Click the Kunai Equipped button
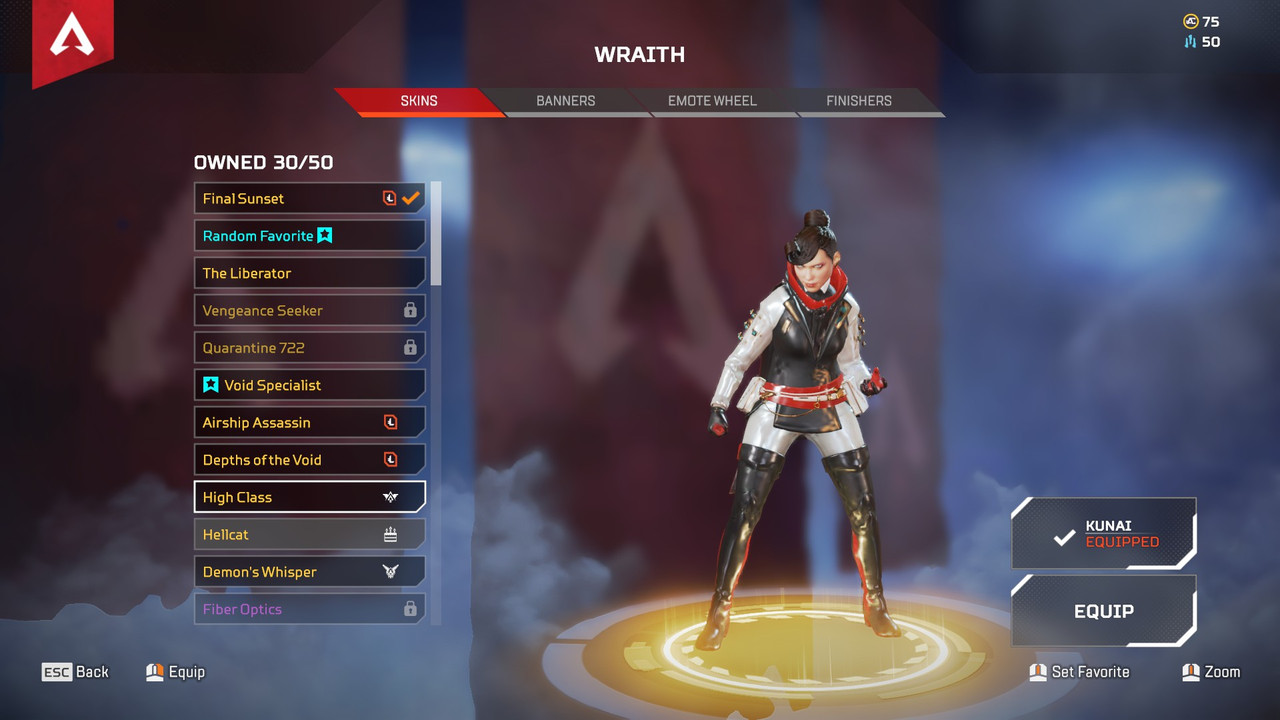The image size is (1280, 720). click(1104, 534)
